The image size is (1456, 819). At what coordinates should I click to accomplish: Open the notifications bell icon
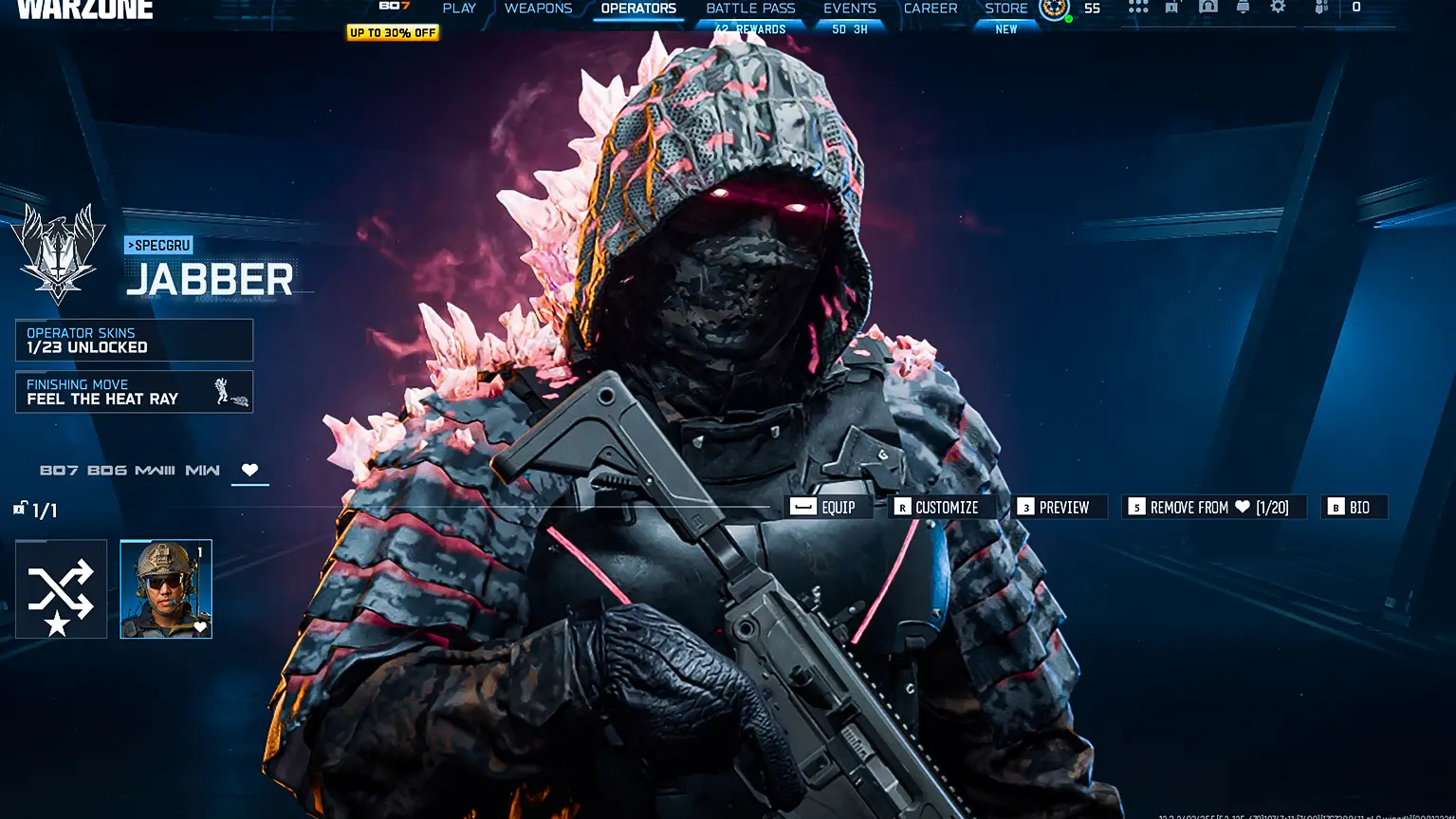coord(1242,8)
